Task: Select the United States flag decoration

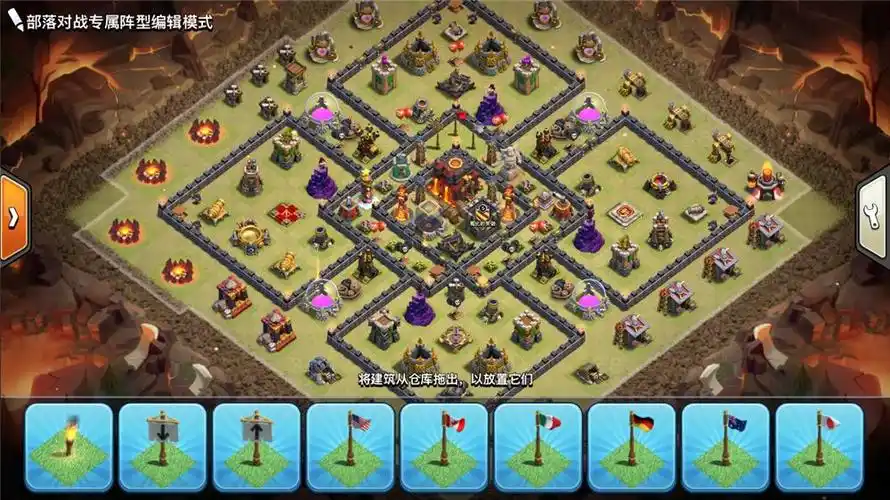Action: tap(351, 447)
